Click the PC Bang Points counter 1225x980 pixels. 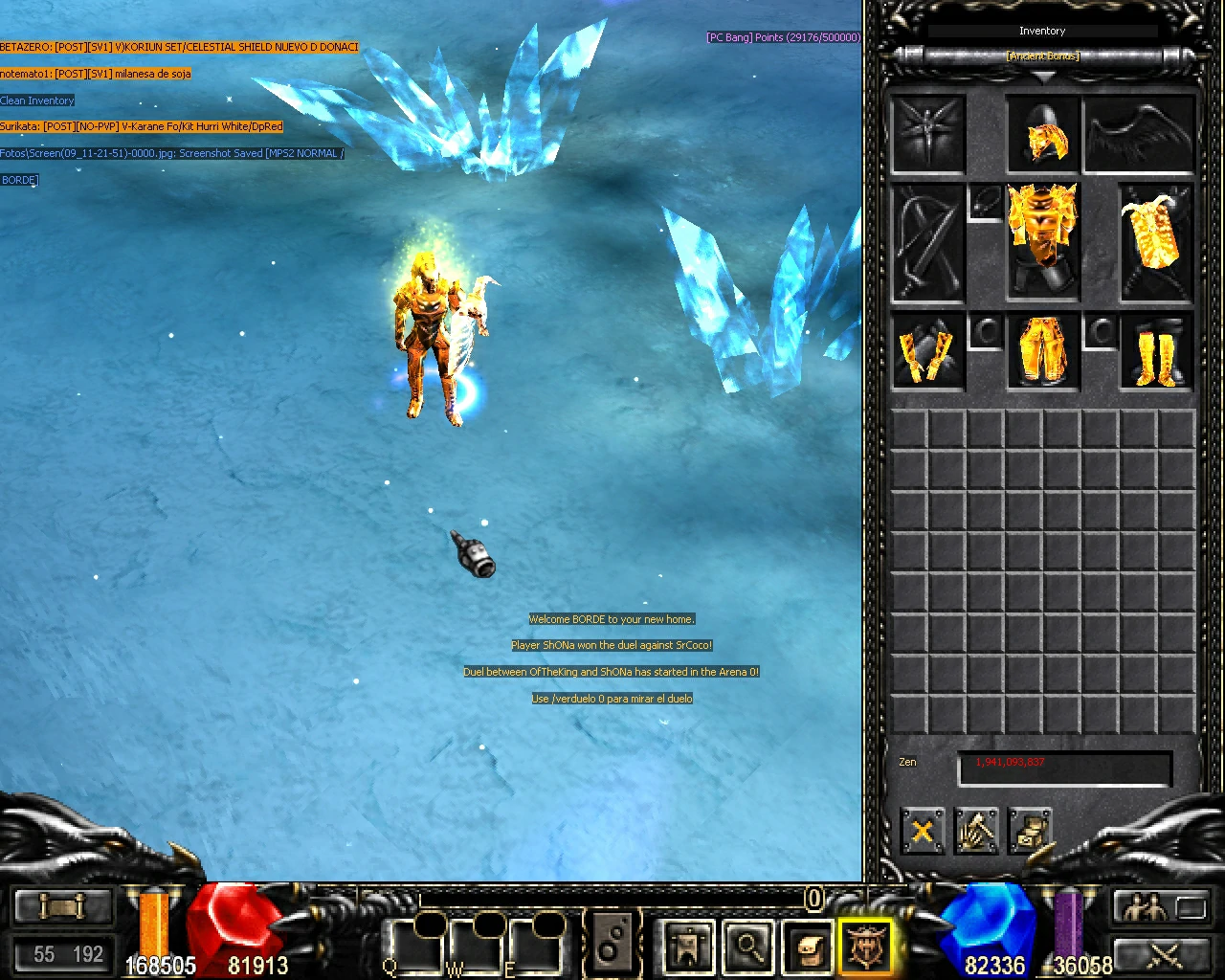(783, 36)
